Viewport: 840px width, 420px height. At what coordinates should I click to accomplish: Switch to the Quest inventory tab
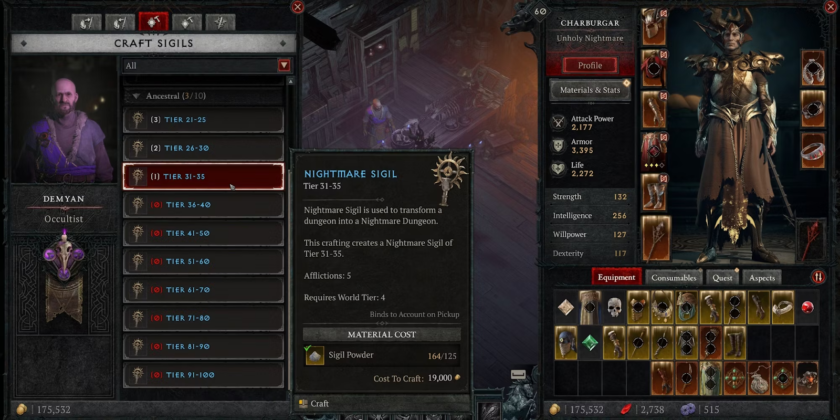pos(721,278)
